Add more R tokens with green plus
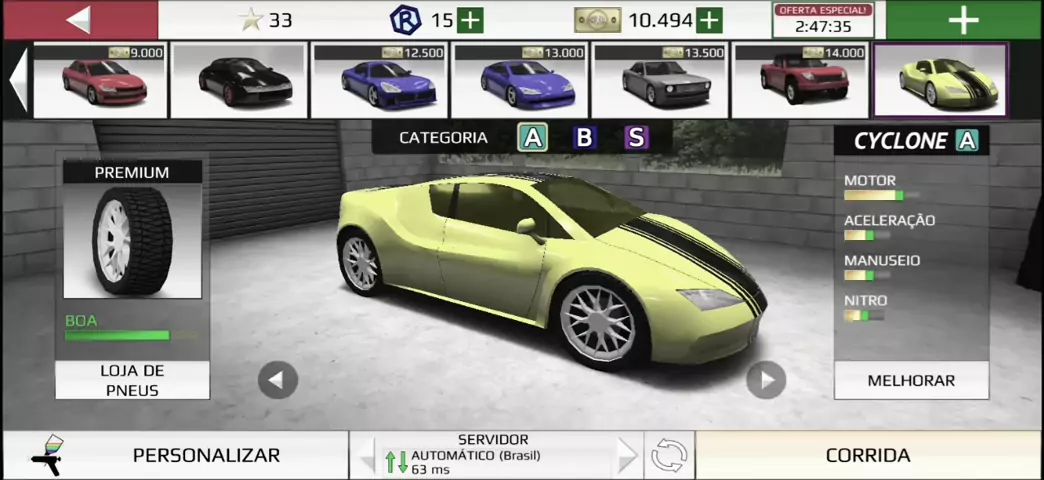The width and height of the screenshot is (1044, 480). [x=470, y=20]
